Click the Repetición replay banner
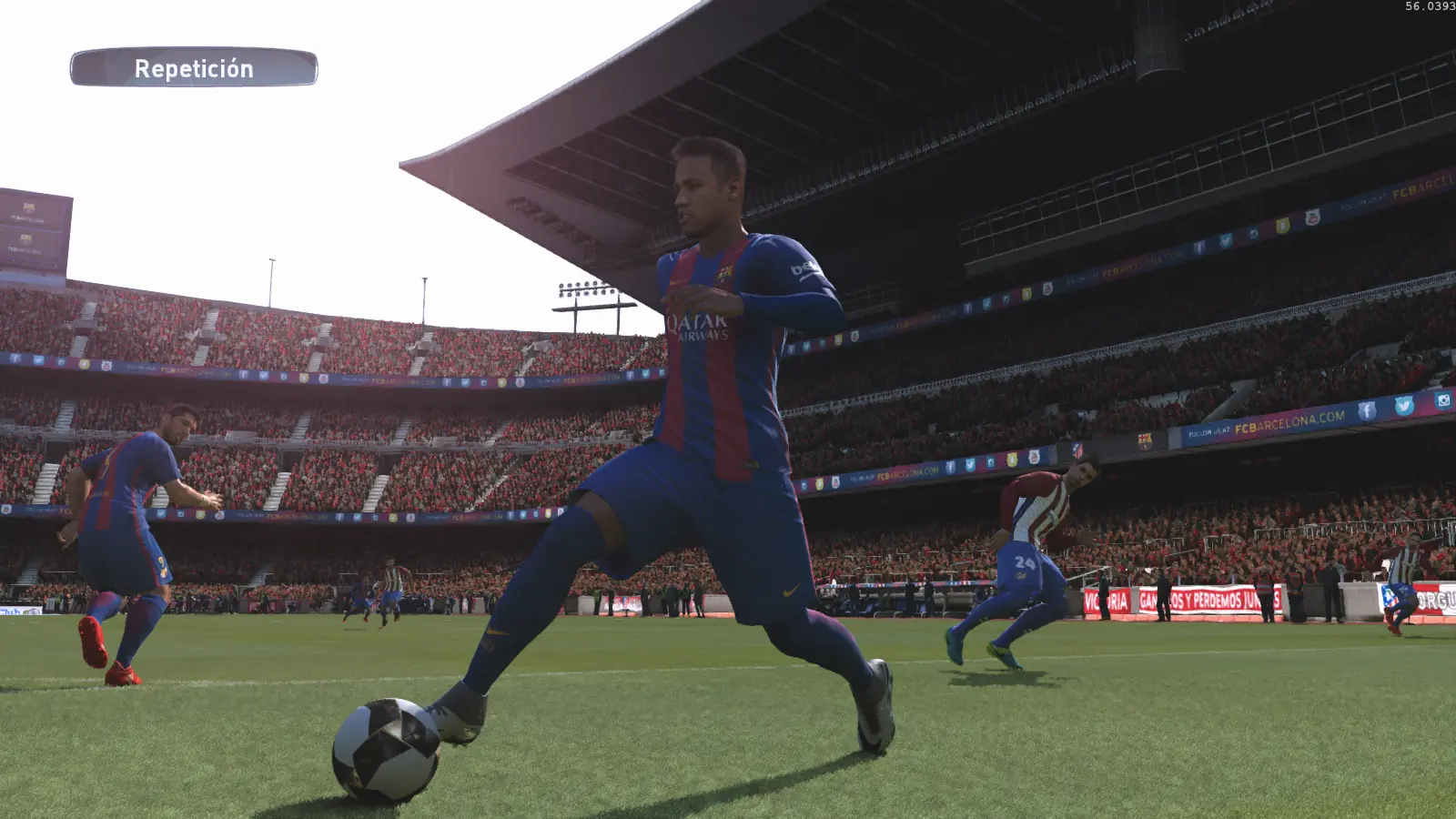Viewport: 1456px width, 819px height. coord(194,67)
